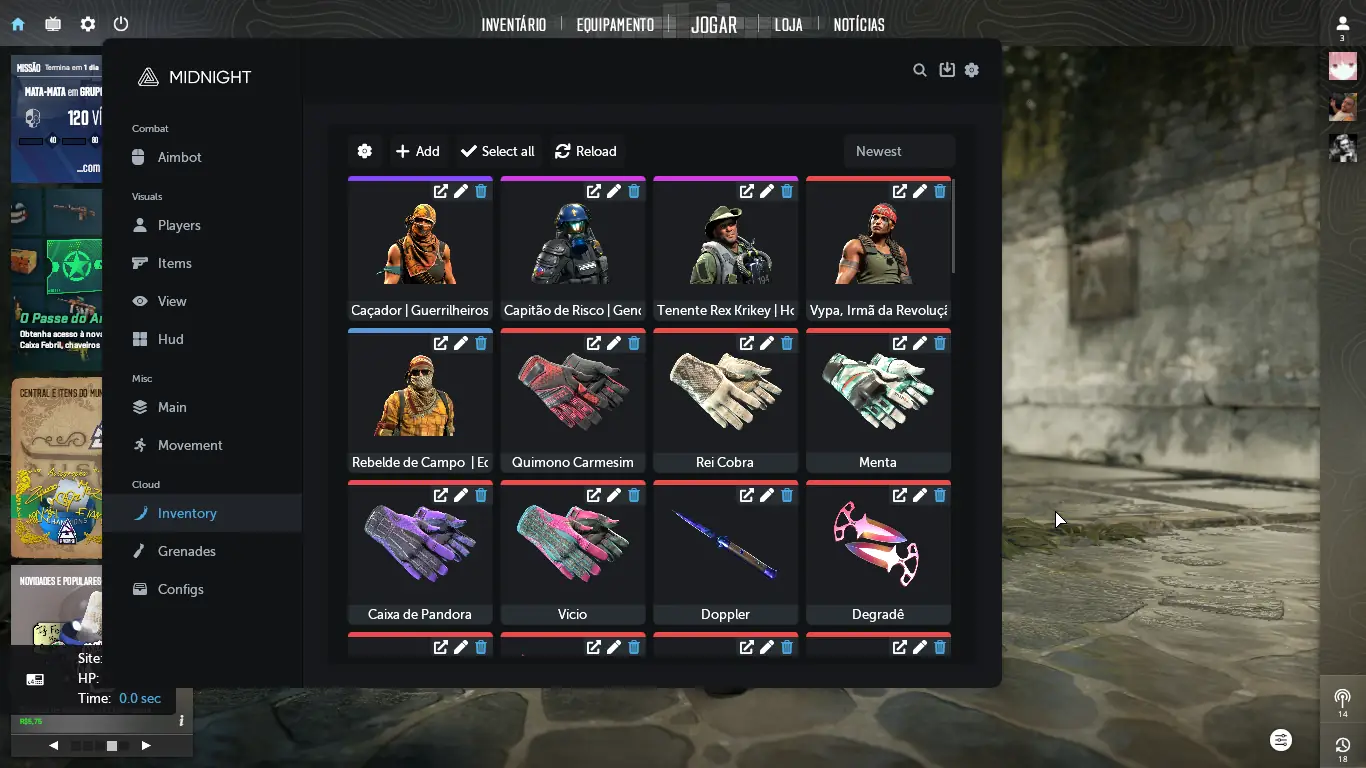Select the Movement menu entry
This screenshot has width=1366, height=768.
(190, 445)
